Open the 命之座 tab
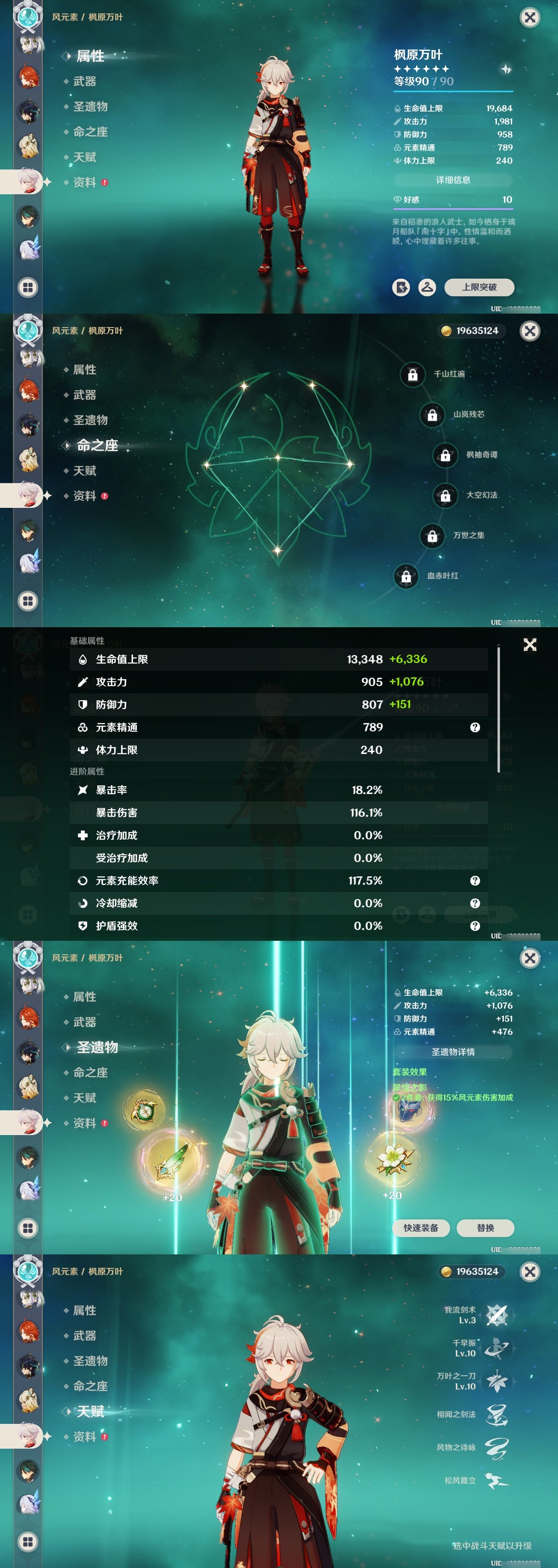The width and height of the screenshot is (558, 1568). coord(89,132)
